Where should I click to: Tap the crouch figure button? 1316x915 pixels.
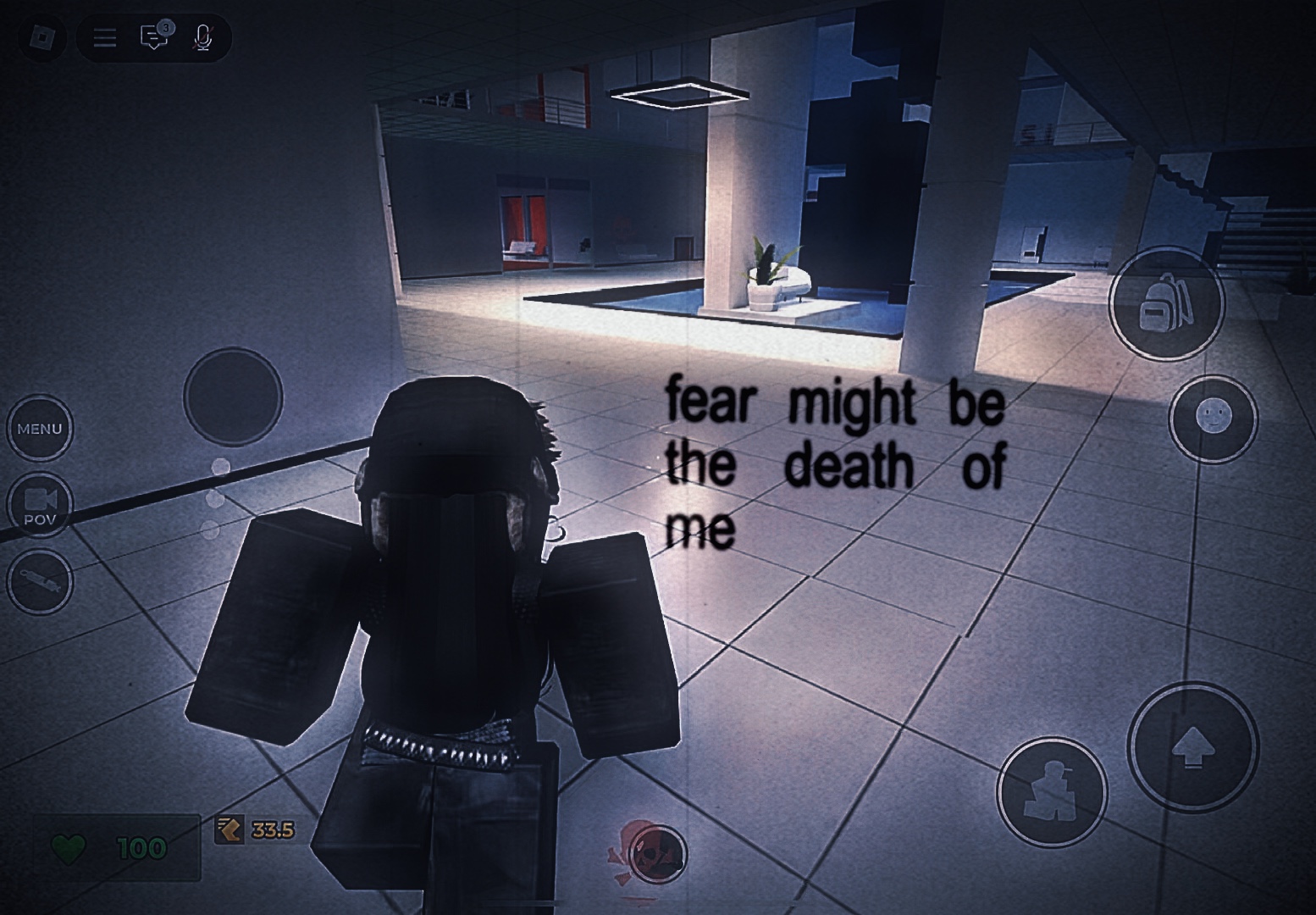point(1051,793)
